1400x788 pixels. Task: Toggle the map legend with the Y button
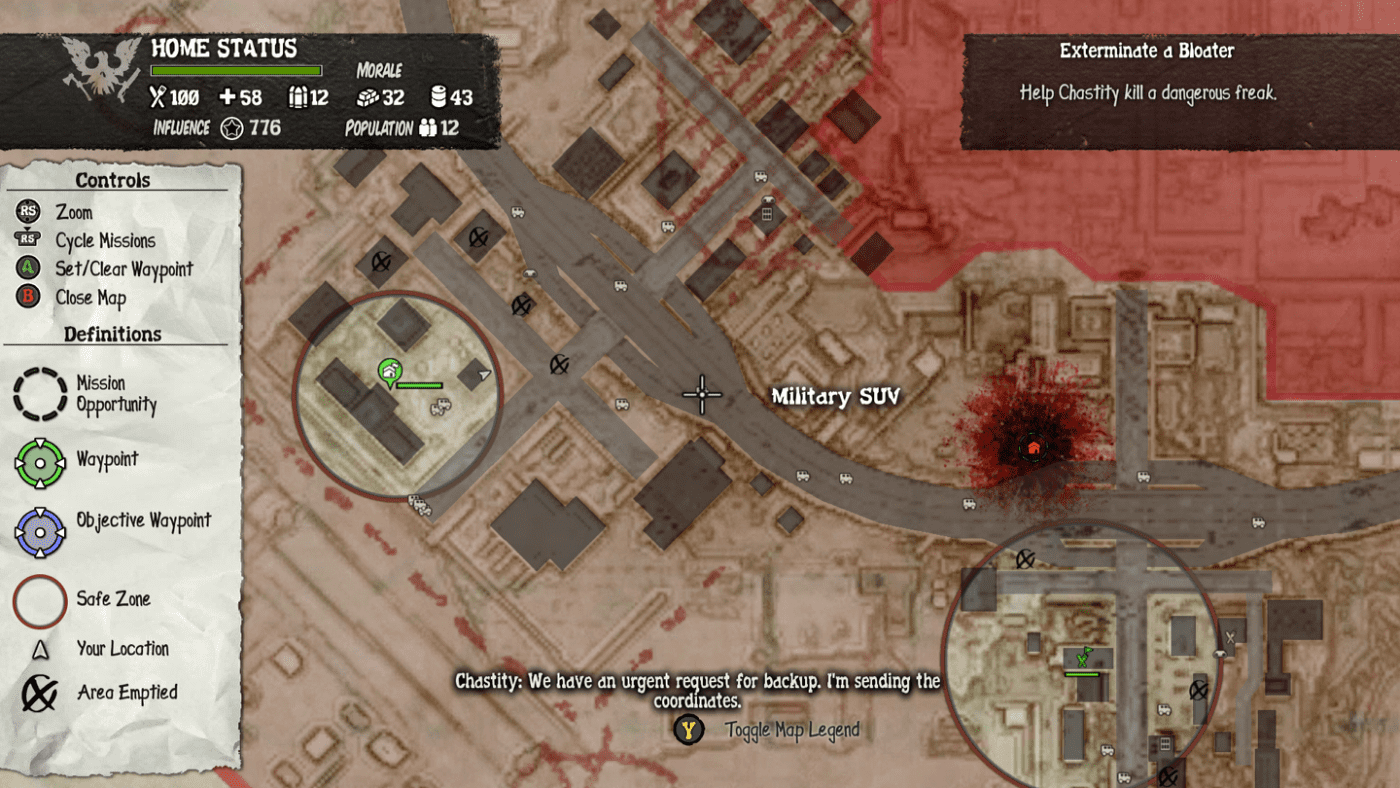click(687, 730)
